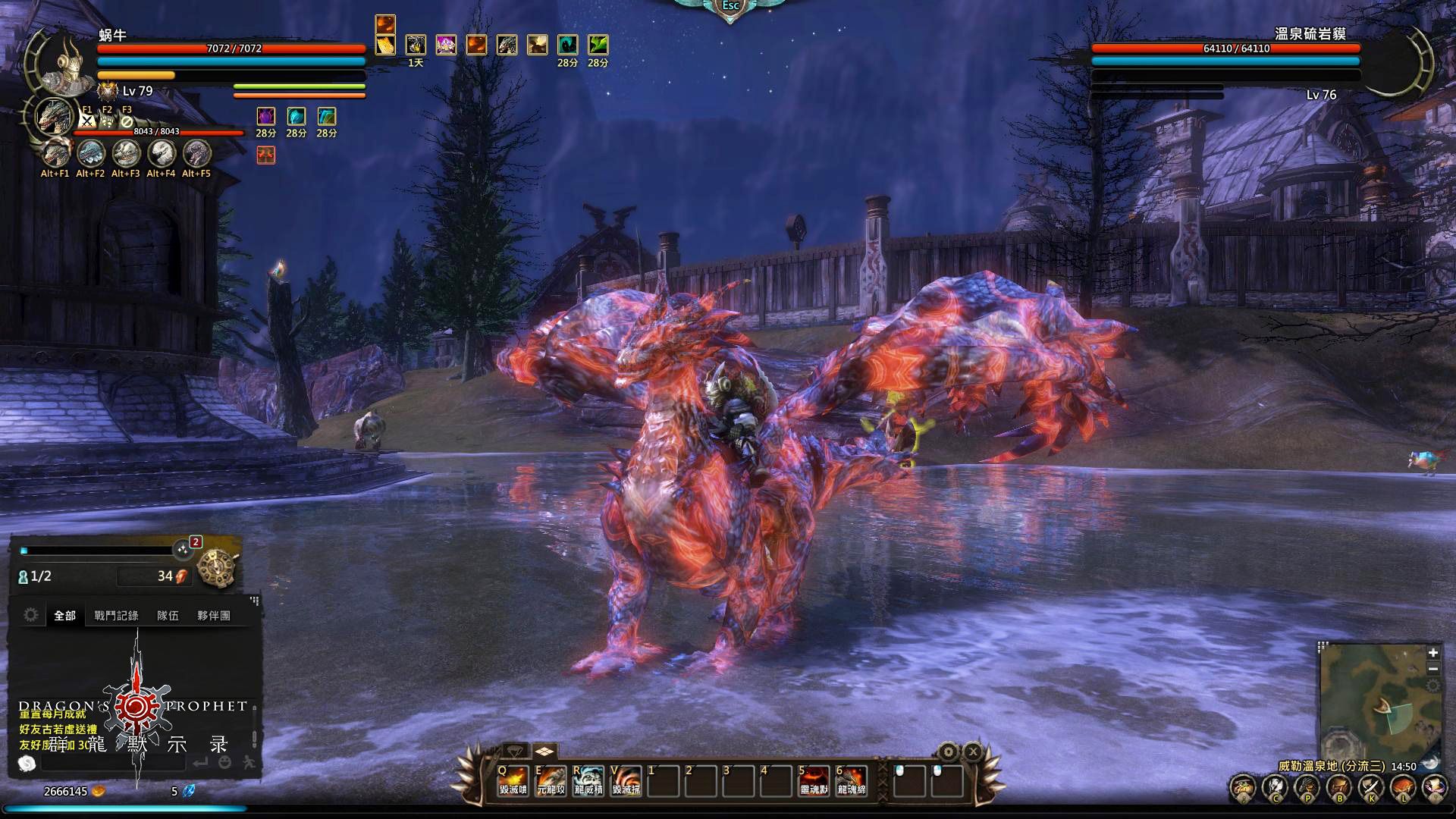Switch to the parachute hotbar tab
Screen dimensions: 1456x819
click(515, 752)
